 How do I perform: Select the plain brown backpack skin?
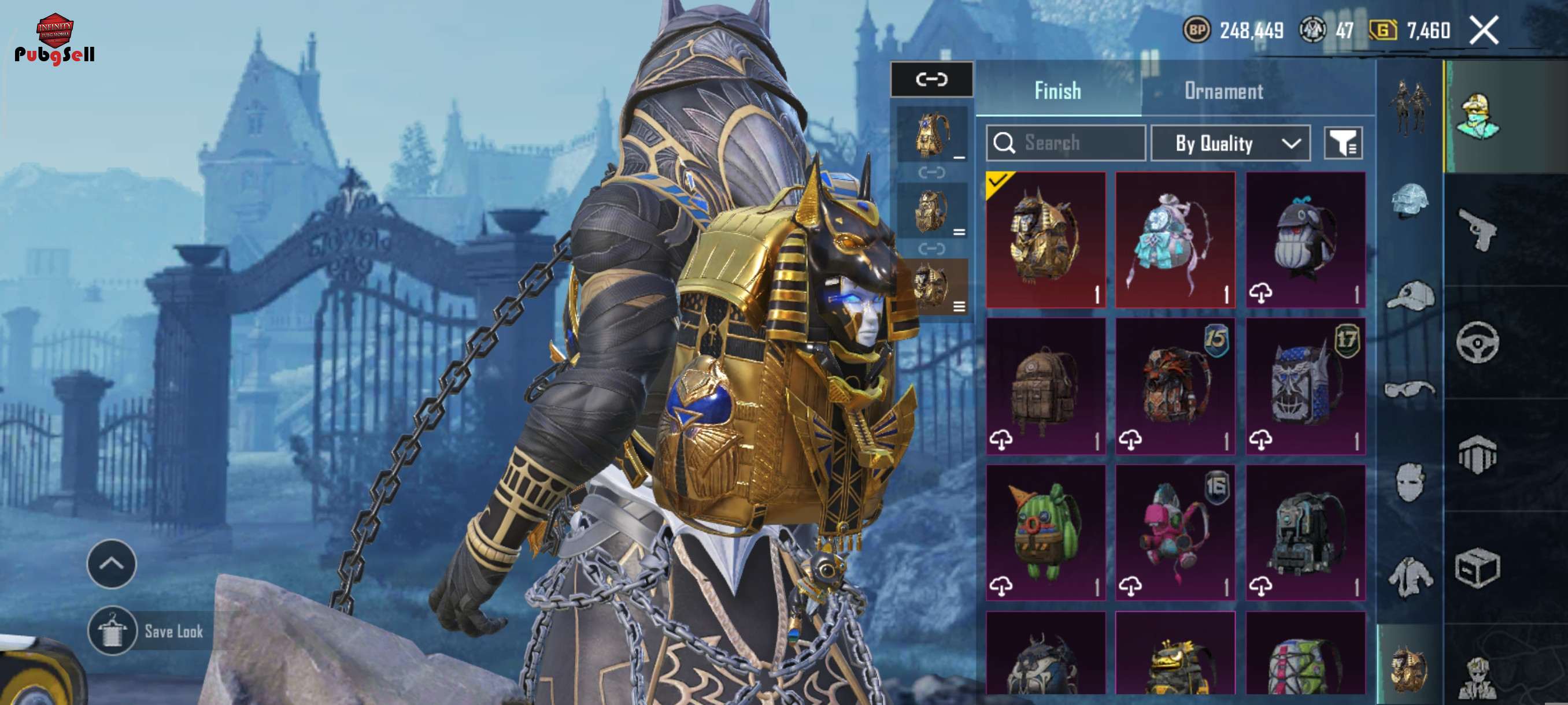1046,385
